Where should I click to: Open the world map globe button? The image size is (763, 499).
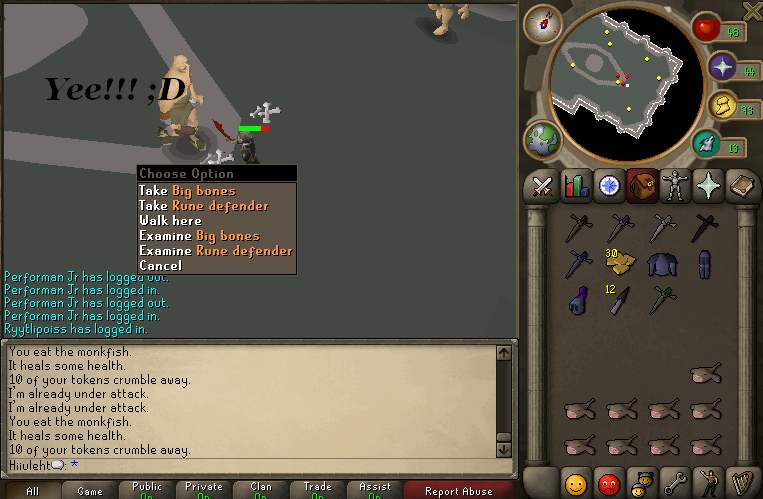click(x=543, y=140)
